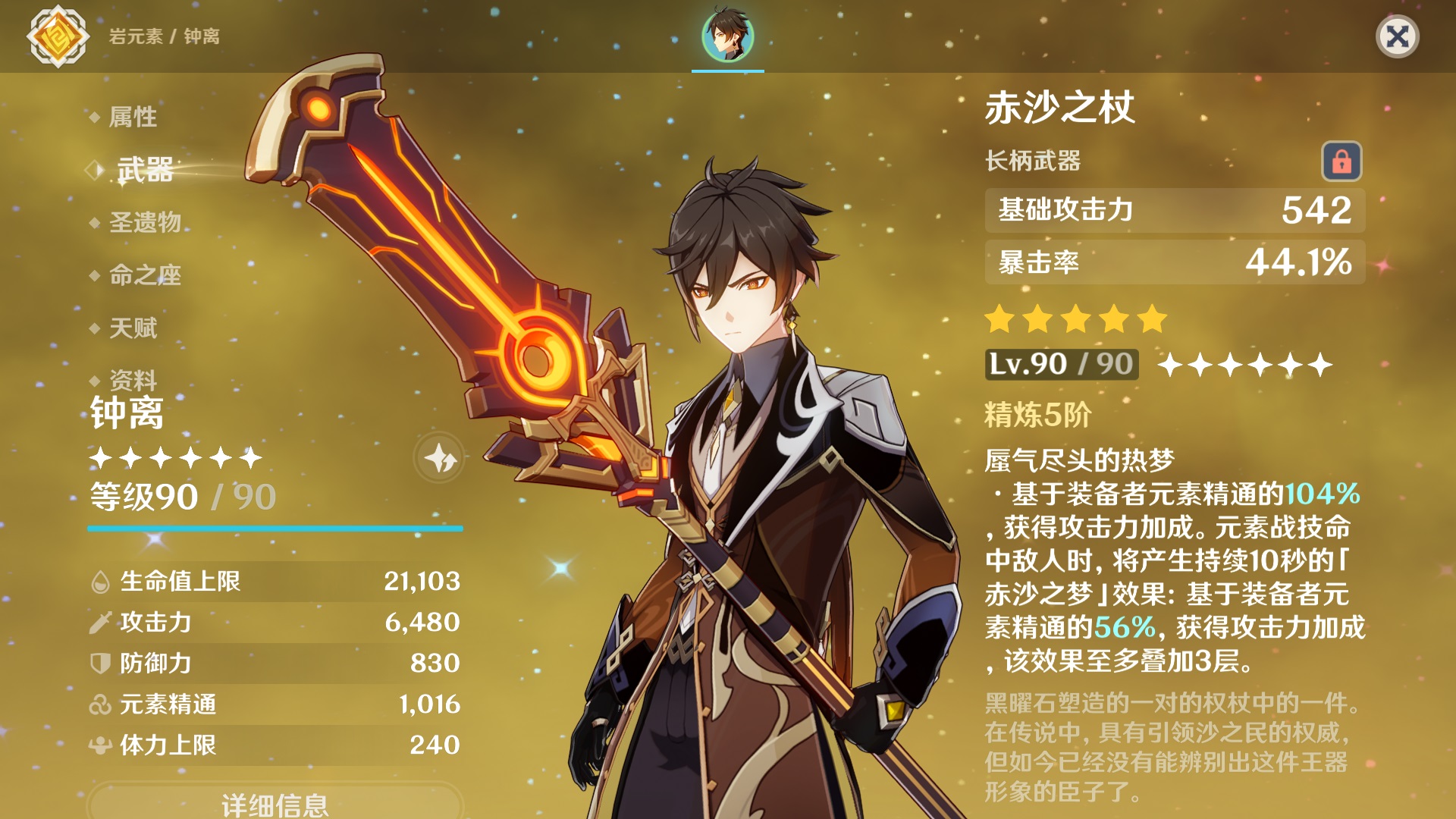Screen dimensions: 1456x819
Task: Open the 命之座 constellation tab
Action: pyautogui.click(x=145, y=275)
